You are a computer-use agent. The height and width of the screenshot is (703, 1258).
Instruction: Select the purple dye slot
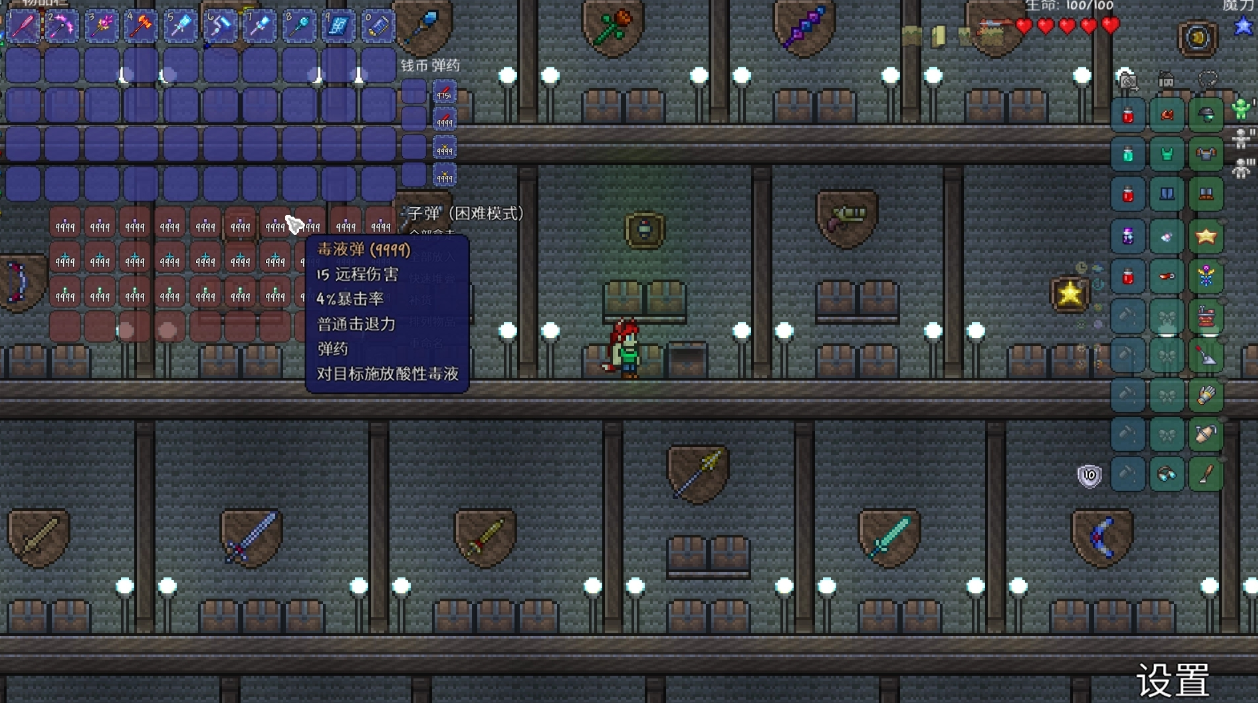1128,236
